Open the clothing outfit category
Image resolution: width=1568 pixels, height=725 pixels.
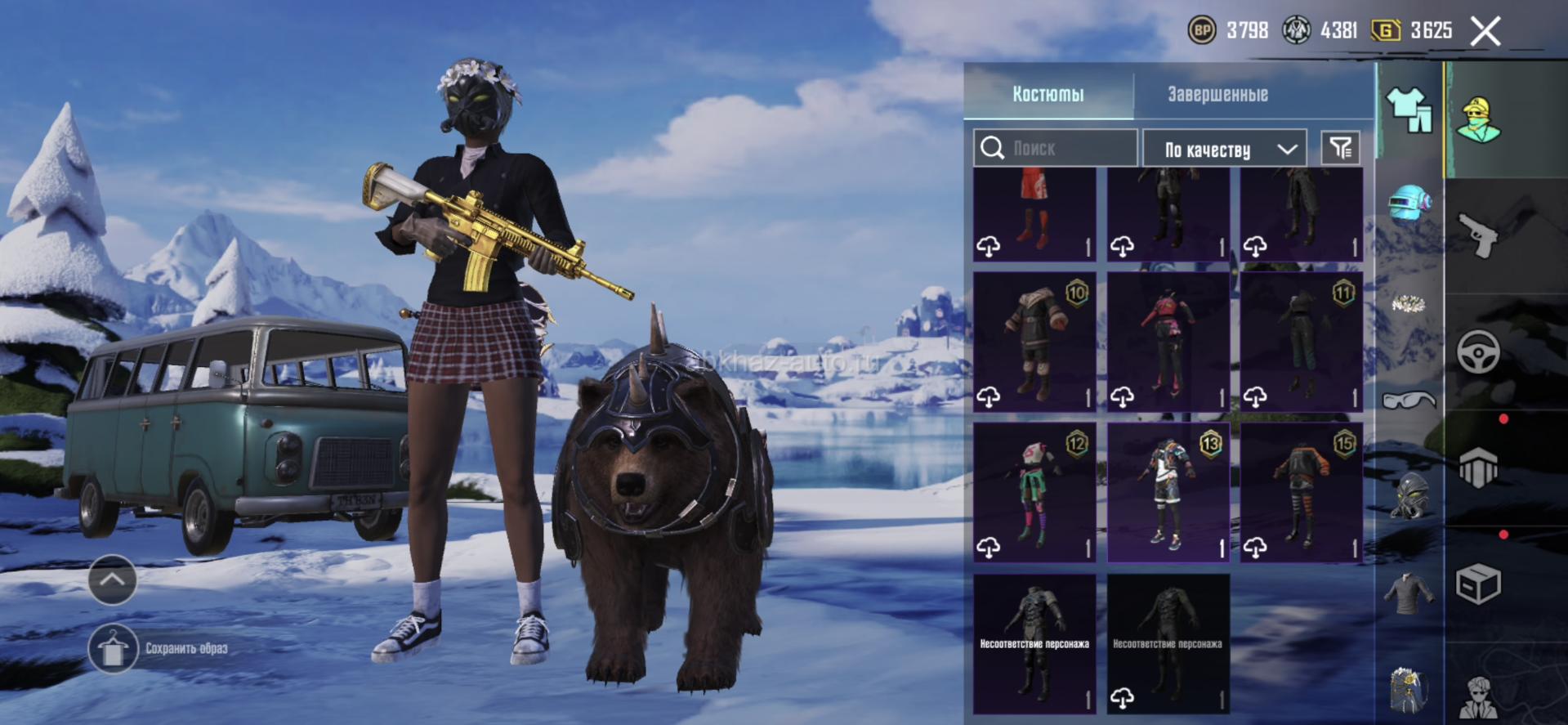(x=1409, y=110)
